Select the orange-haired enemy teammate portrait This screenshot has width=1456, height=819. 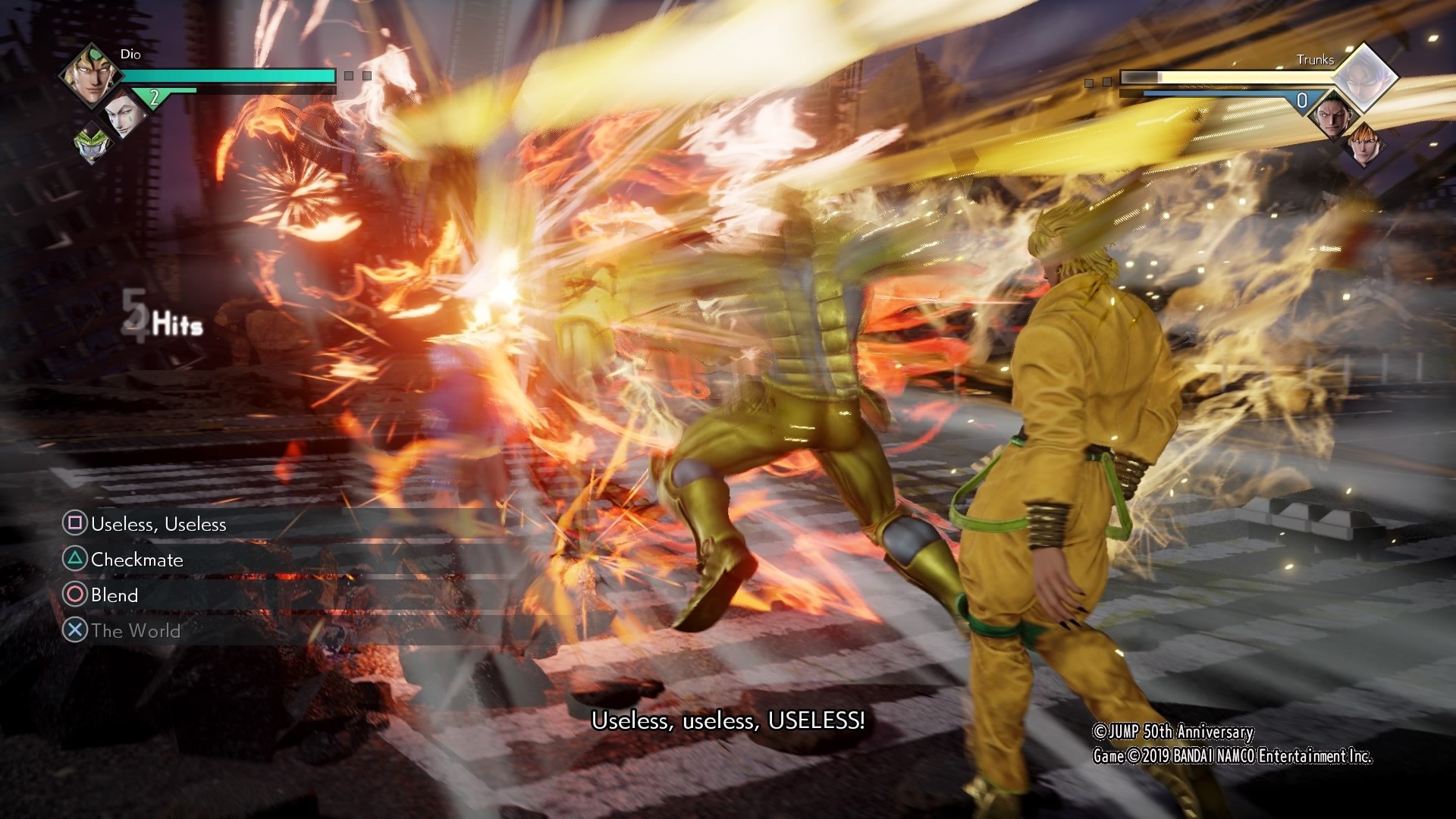(1364, 146)
